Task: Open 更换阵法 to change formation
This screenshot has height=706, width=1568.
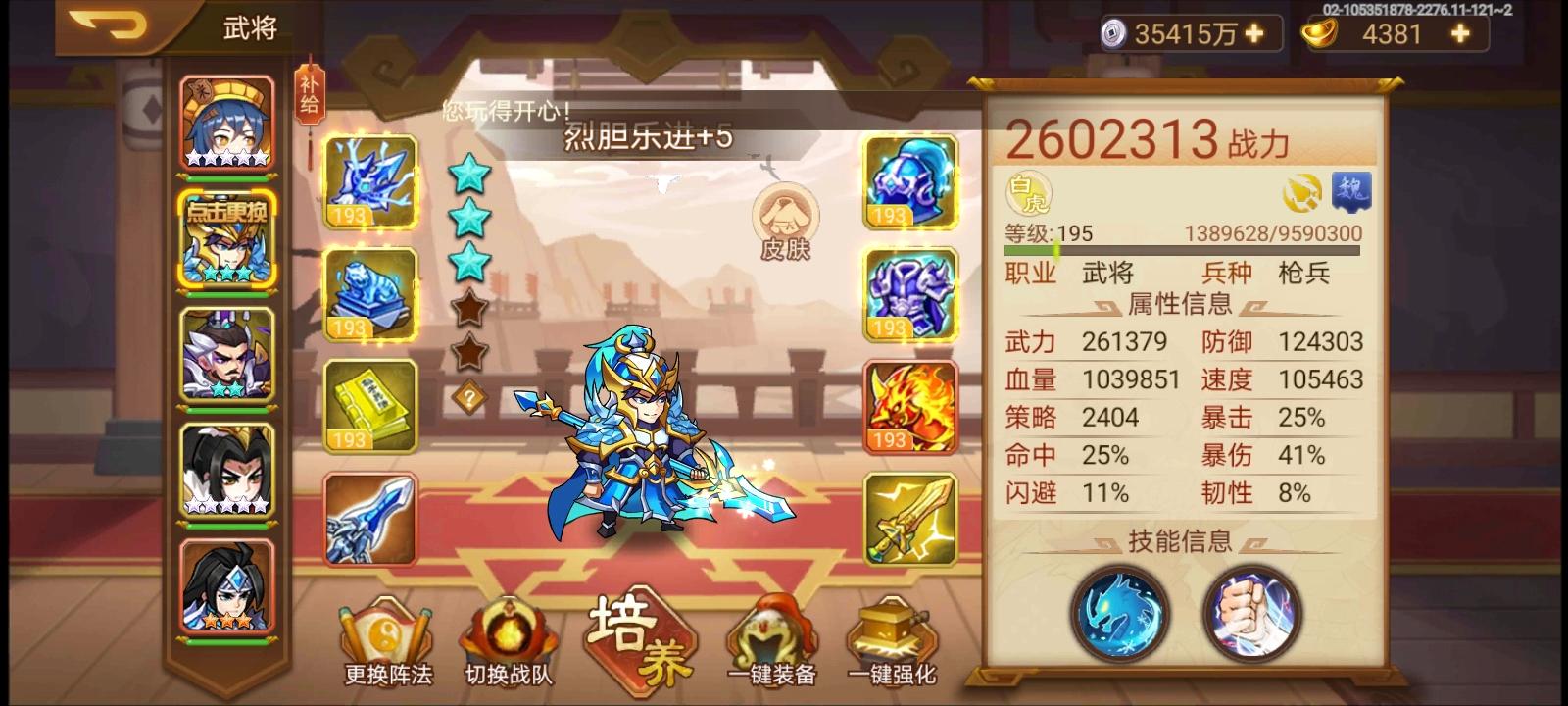Action: pos(386,642)
